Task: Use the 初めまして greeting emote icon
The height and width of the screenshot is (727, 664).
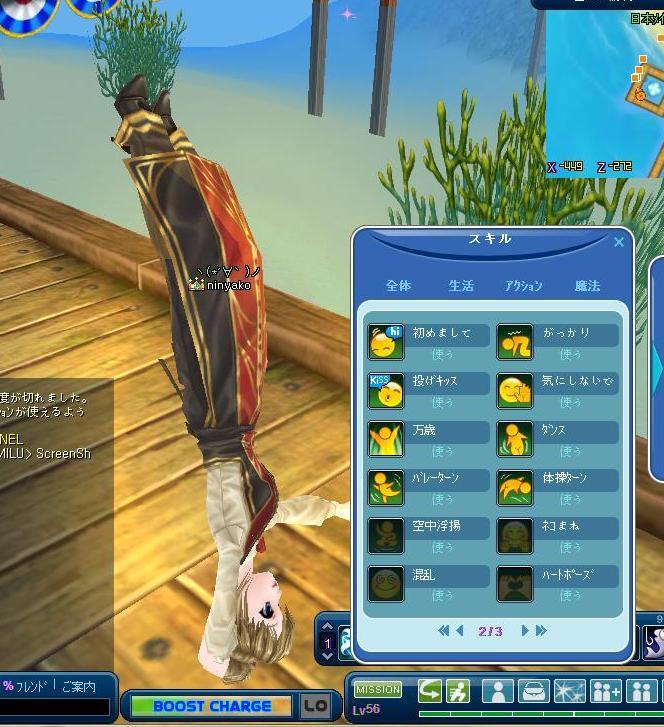Action: pos(386,342)
